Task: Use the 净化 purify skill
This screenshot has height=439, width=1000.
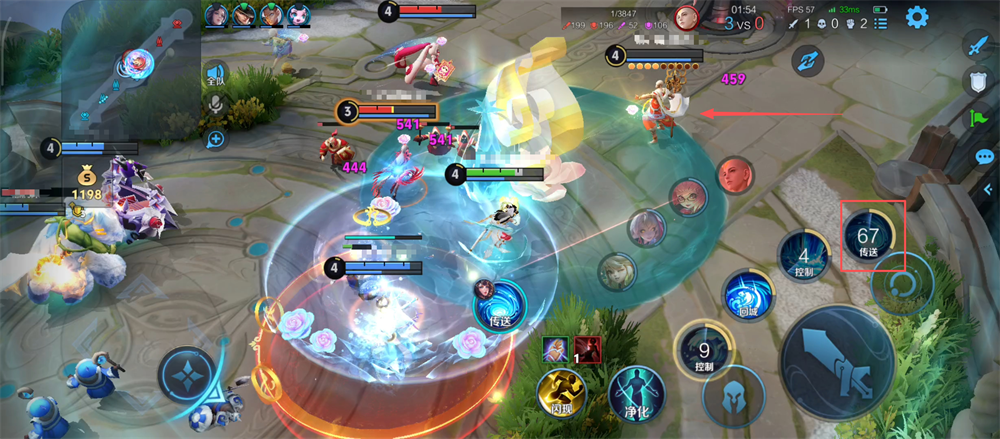Action: click(x=631, y=390)
